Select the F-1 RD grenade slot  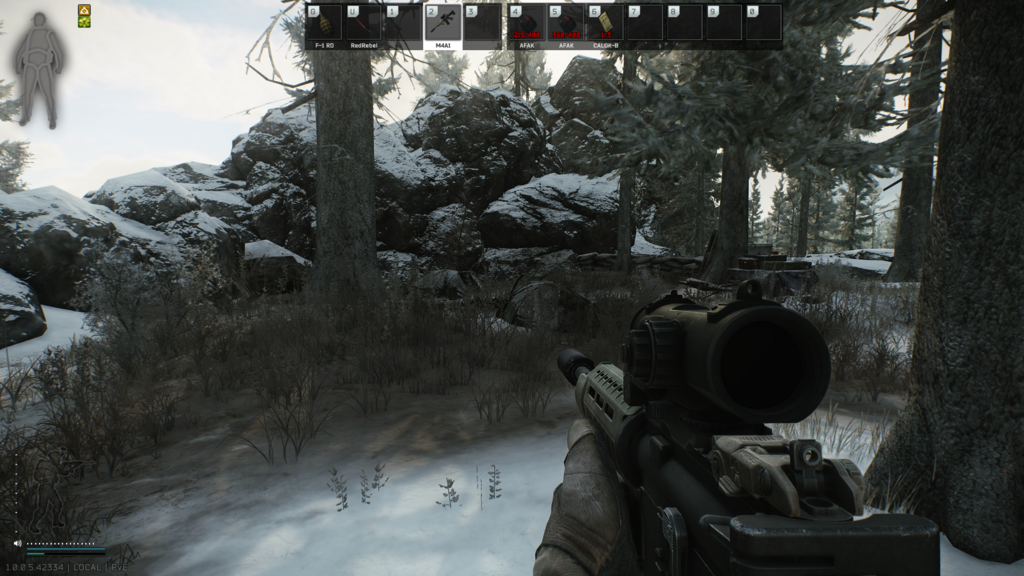click(x=324, y=25)
